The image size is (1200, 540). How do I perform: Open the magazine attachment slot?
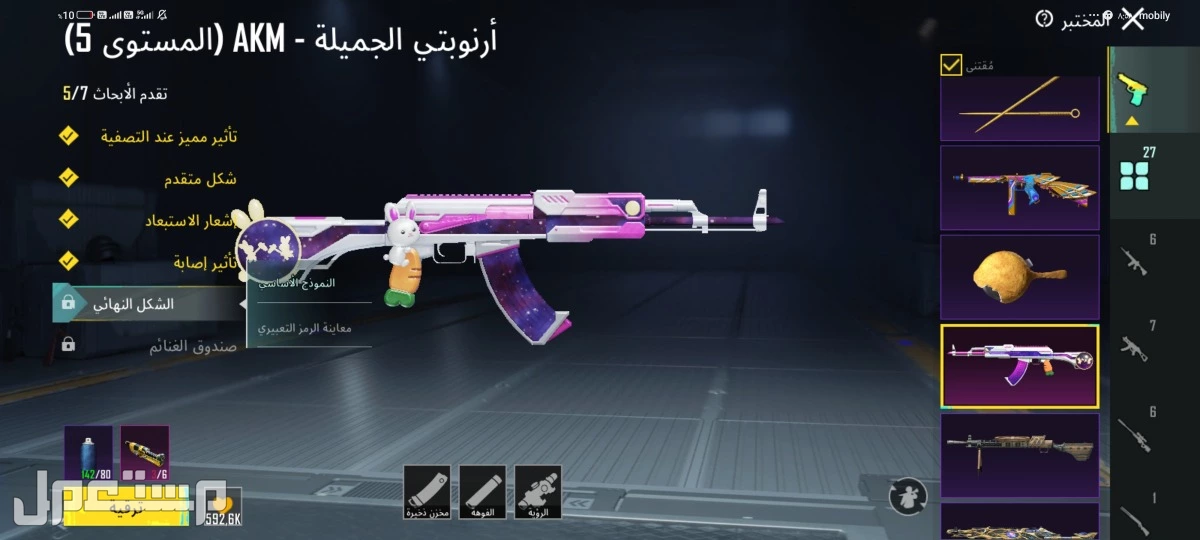tap(427, 492)
